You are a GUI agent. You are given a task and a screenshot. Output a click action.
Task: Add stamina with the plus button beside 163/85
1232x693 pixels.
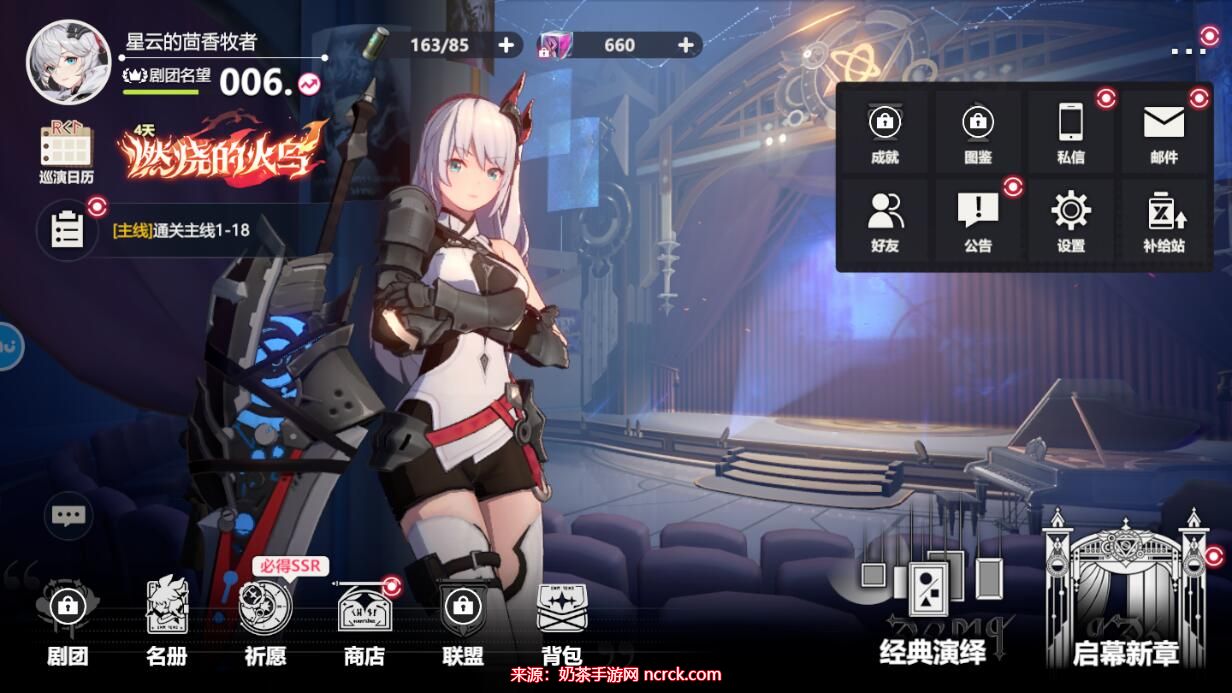[x=506, y=45]
